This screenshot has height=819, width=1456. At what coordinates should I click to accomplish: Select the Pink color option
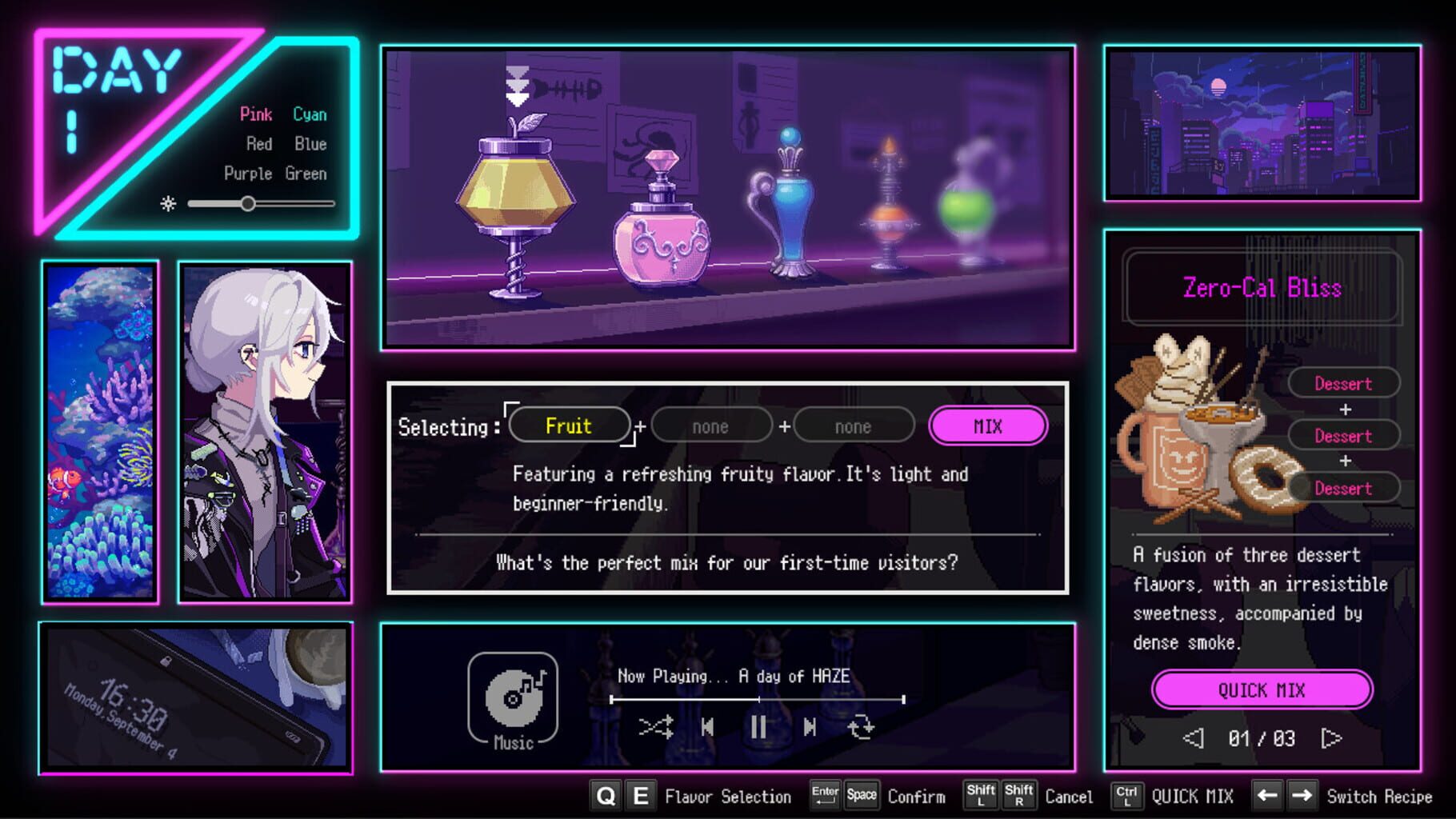coord(258,114)
